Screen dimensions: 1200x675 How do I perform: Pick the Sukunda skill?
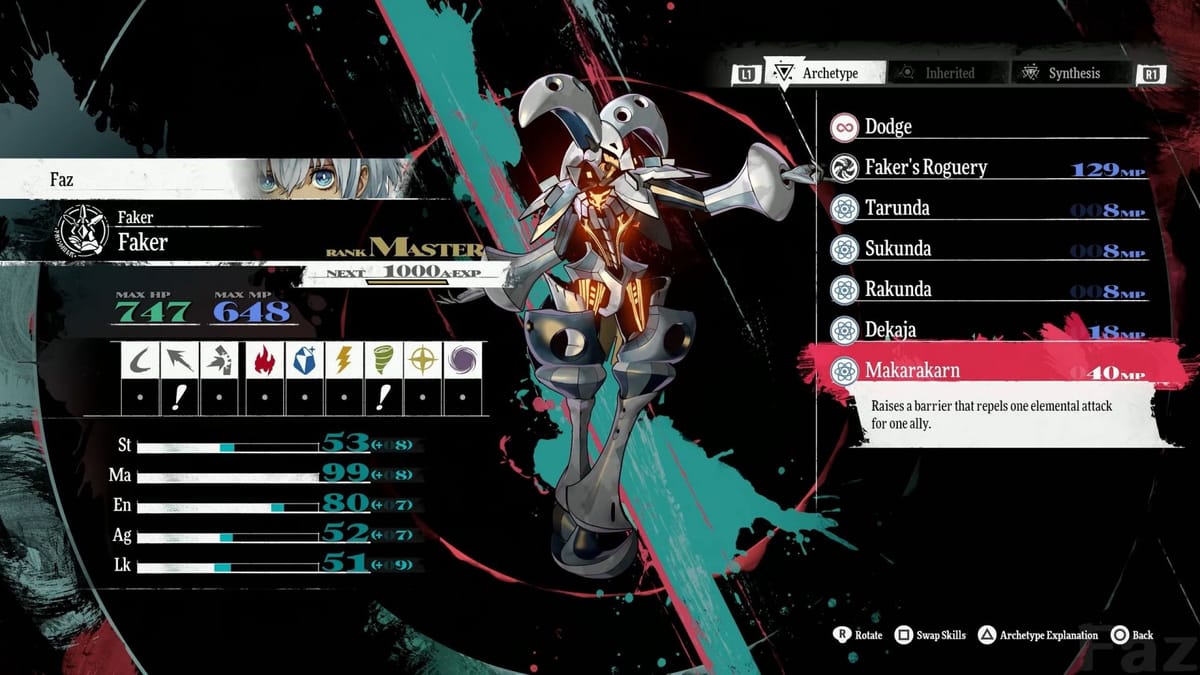[x=985, y=249]
